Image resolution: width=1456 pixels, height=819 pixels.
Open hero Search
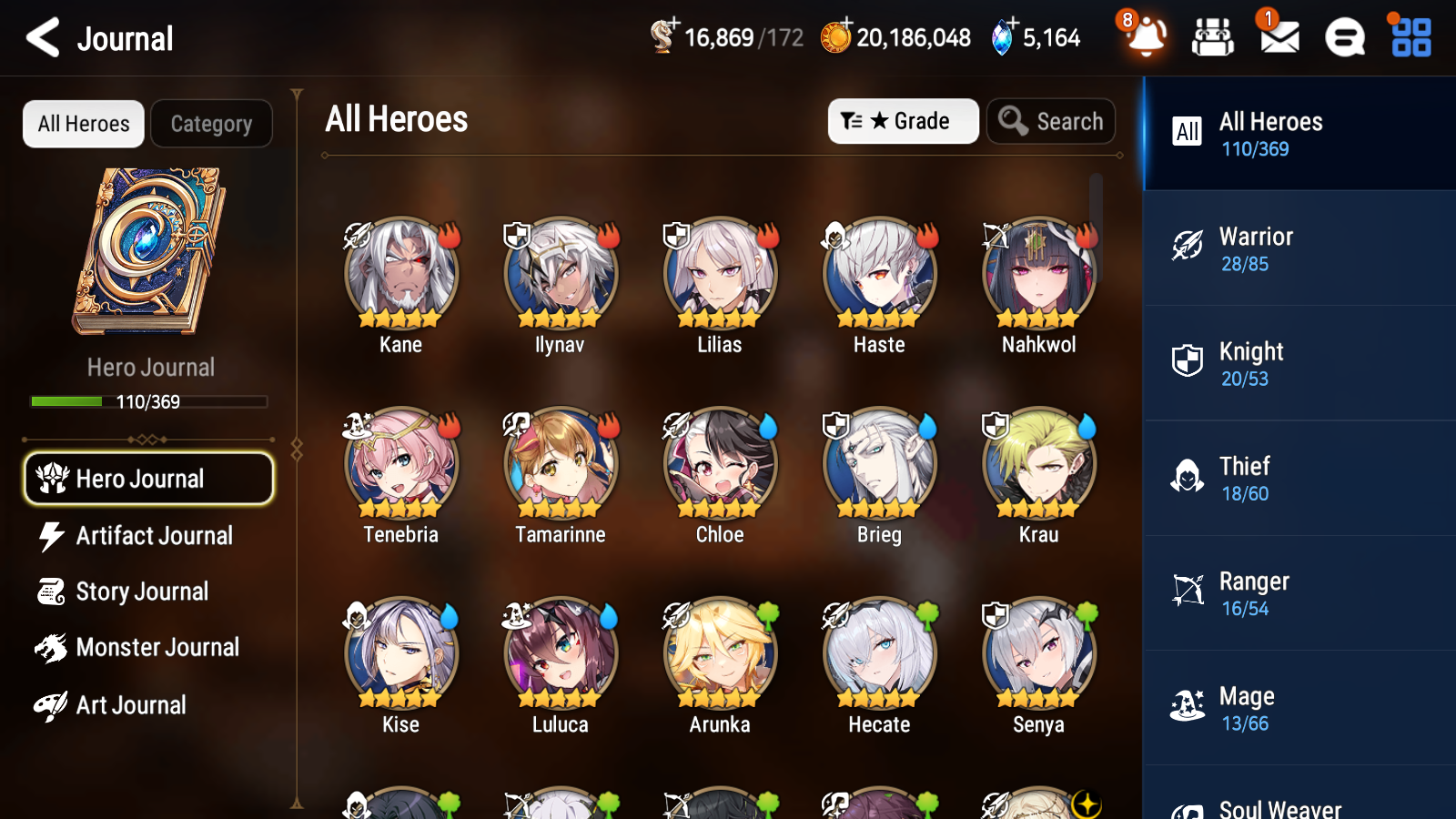point(1051,120)
